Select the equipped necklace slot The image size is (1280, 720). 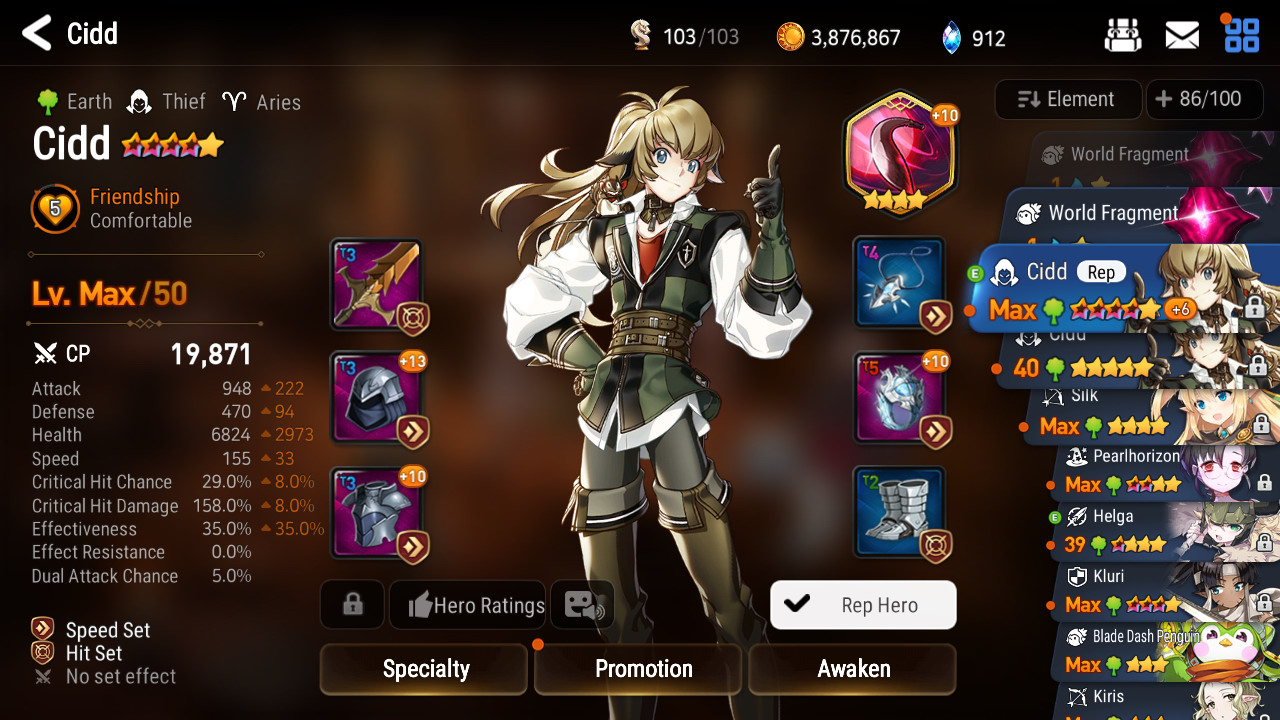900,283
